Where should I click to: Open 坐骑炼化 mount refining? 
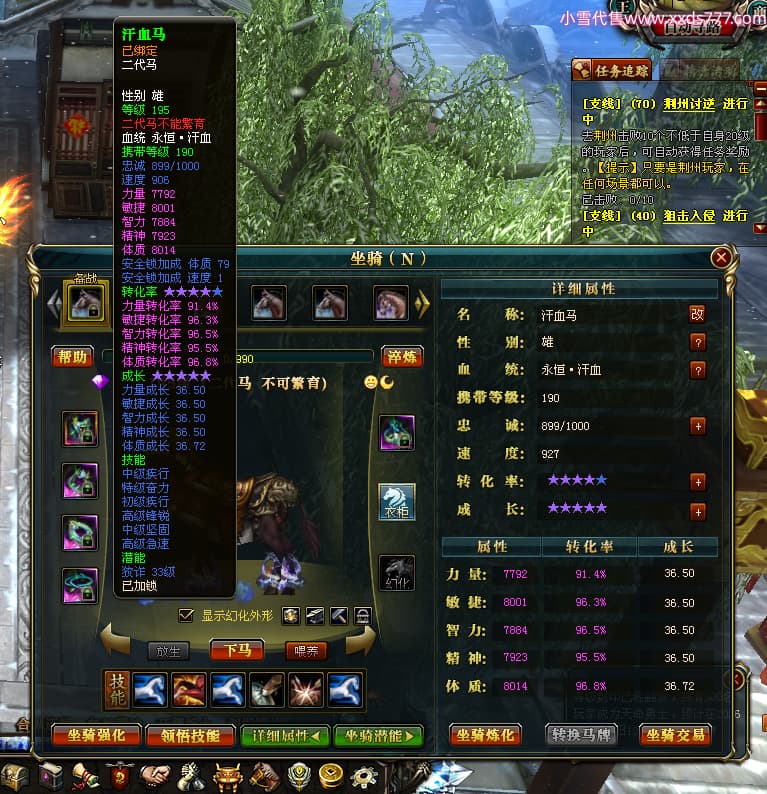(485, 735)
